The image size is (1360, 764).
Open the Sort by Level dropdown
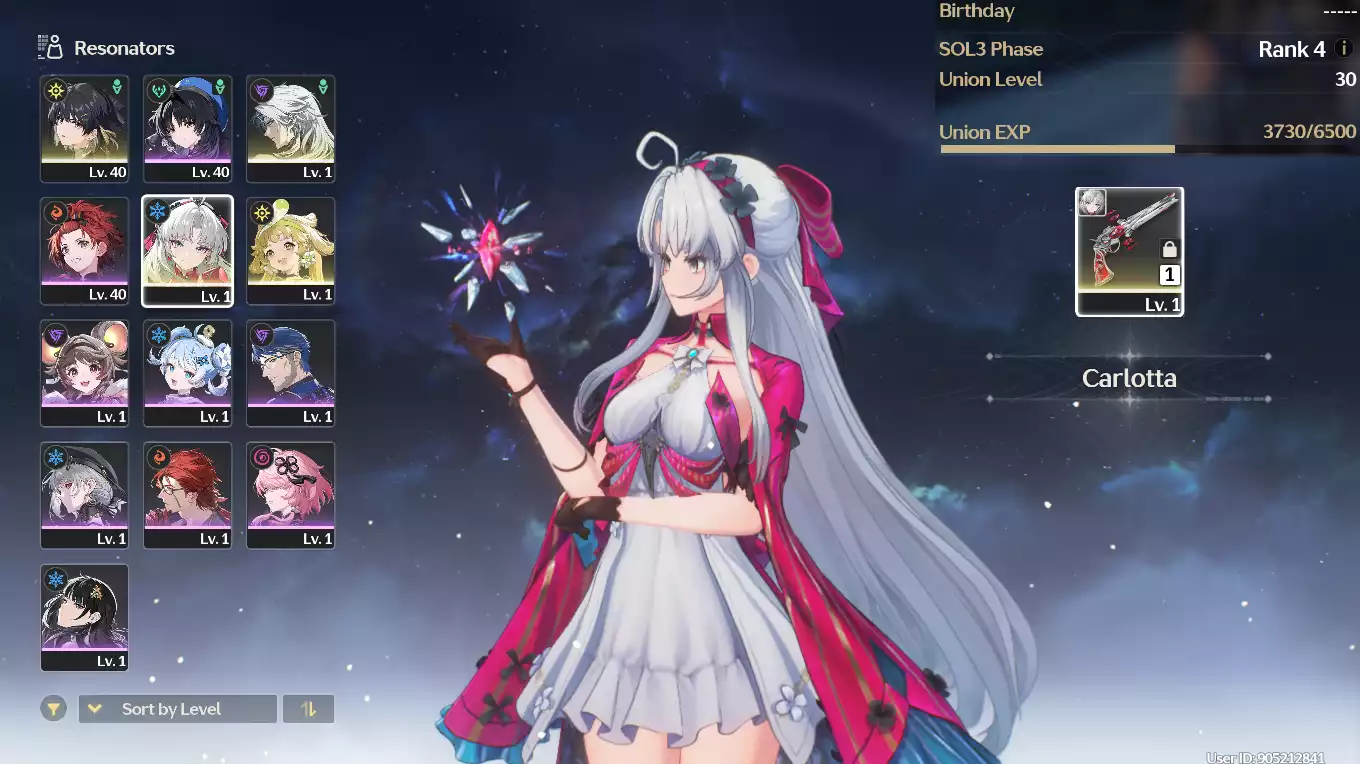click(177, 709)
